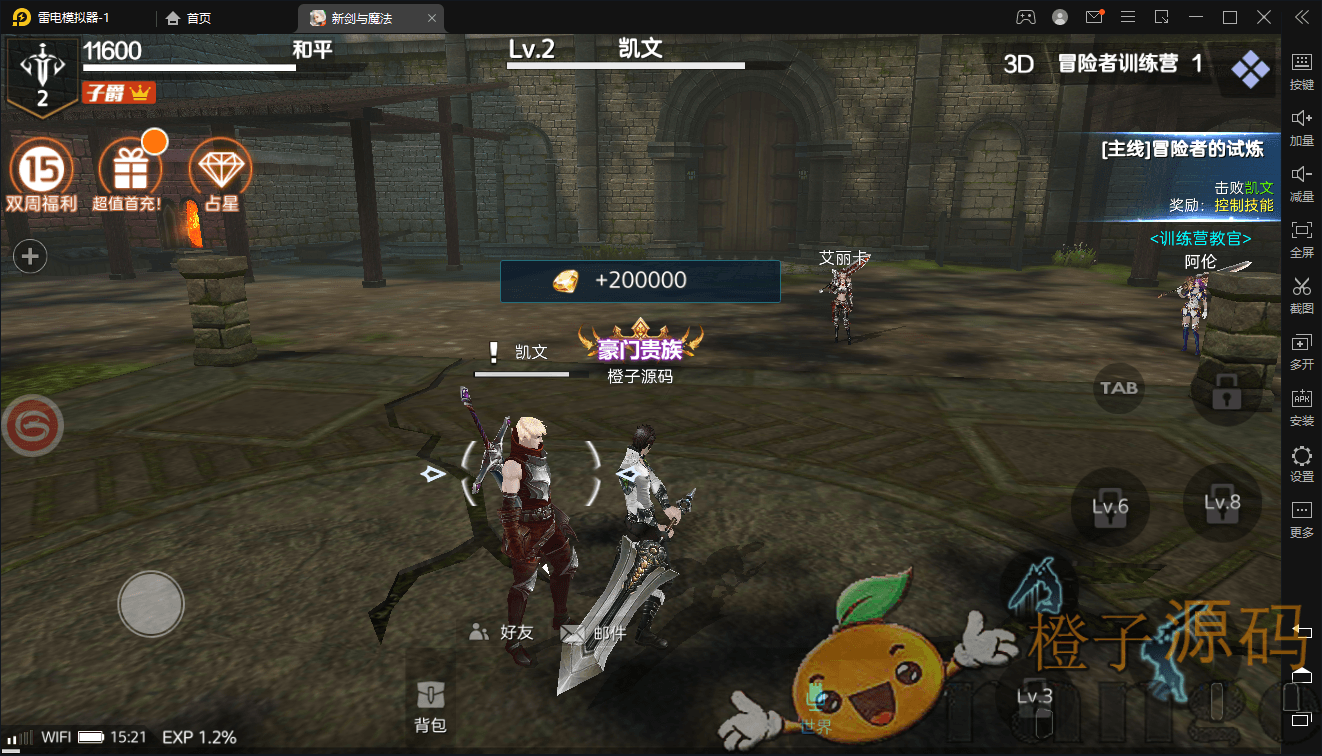Open LDPlayer's 多开 multi-instance manager
Screen dimensions: 1322x756
(1301, 352)
